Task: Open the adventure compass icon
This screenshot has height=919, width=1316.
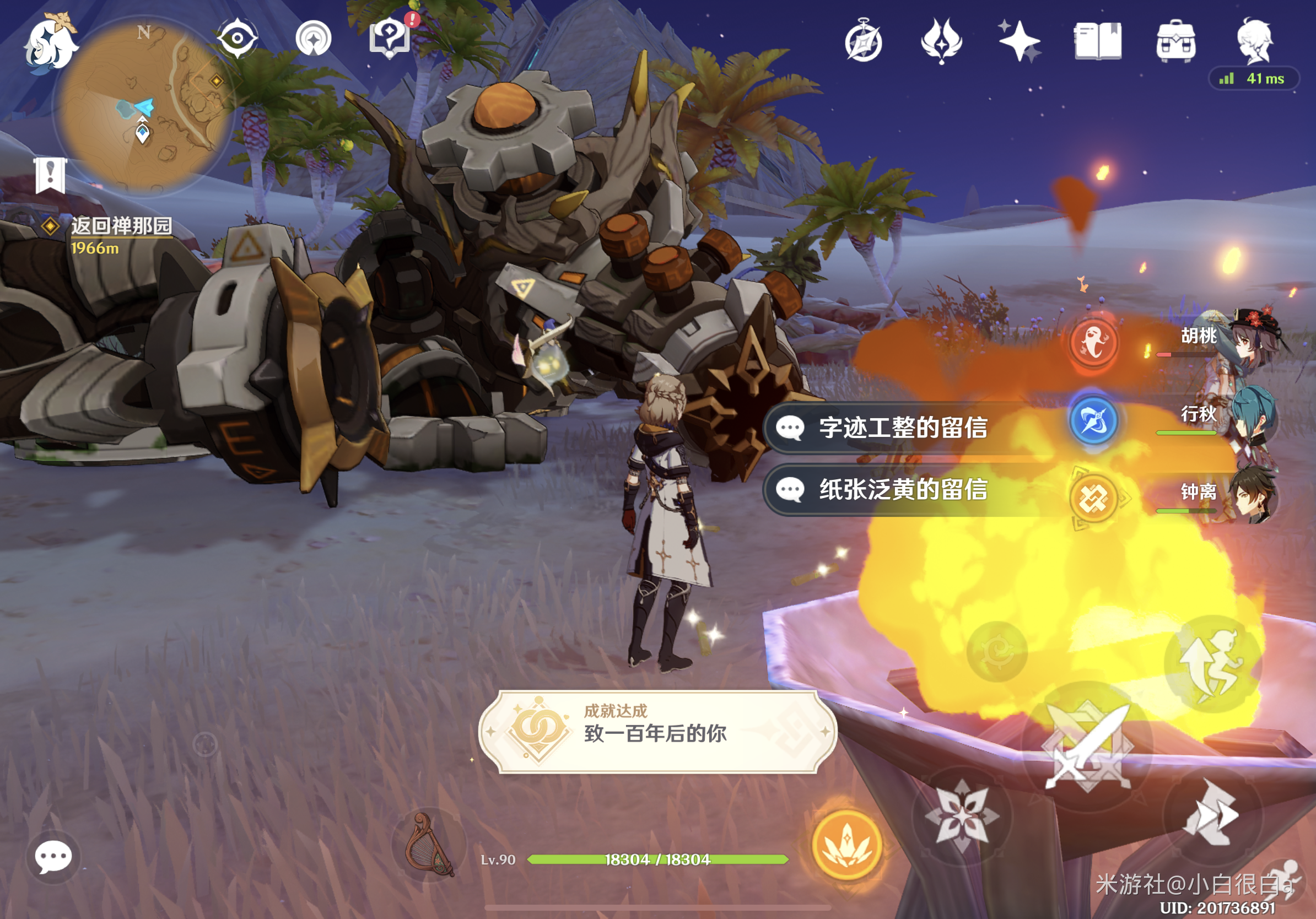Action: (x=863, y=41)
